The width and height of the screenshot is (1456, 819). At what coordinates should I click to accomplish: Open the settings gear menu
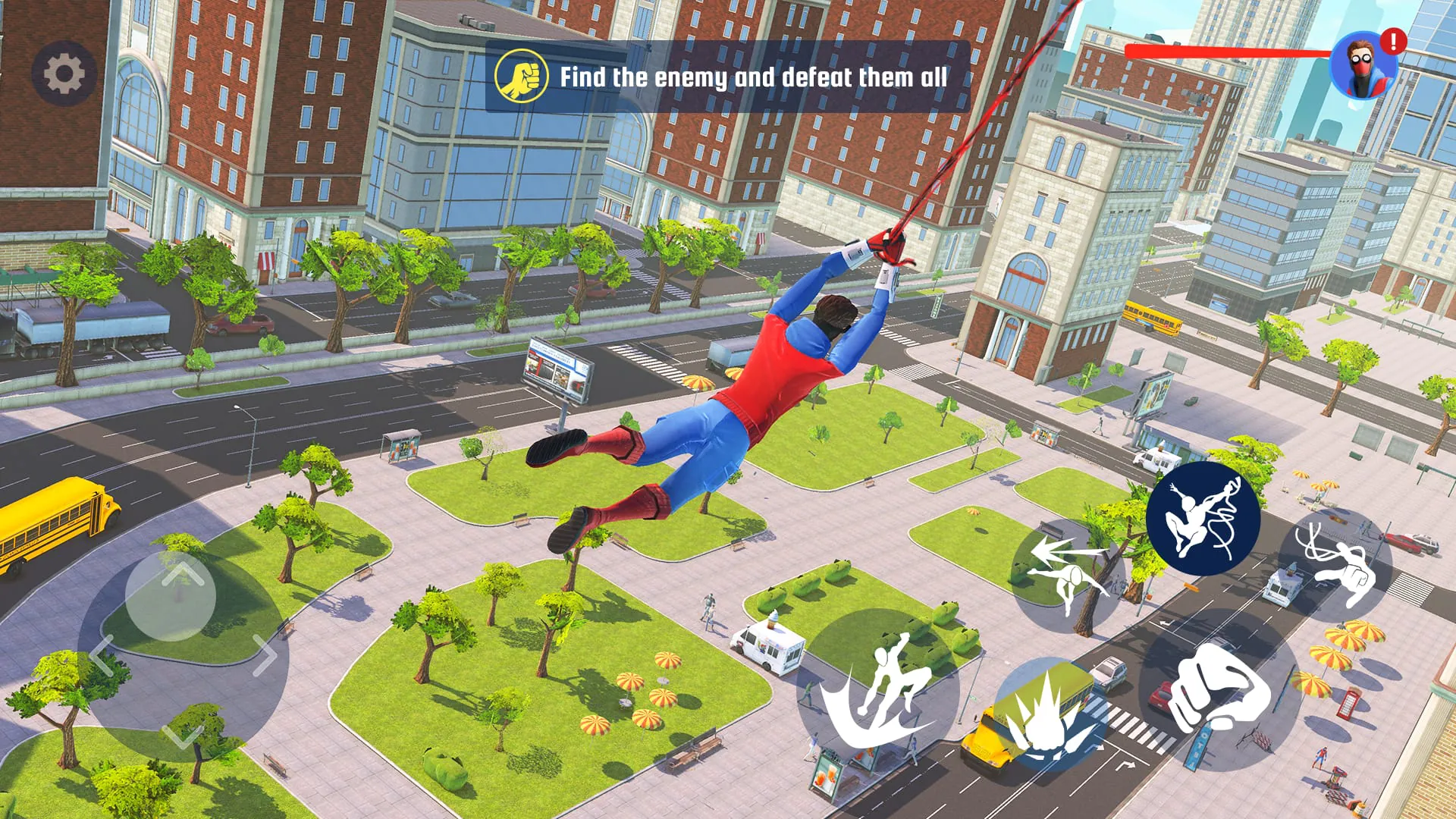(x=64, y=74)
